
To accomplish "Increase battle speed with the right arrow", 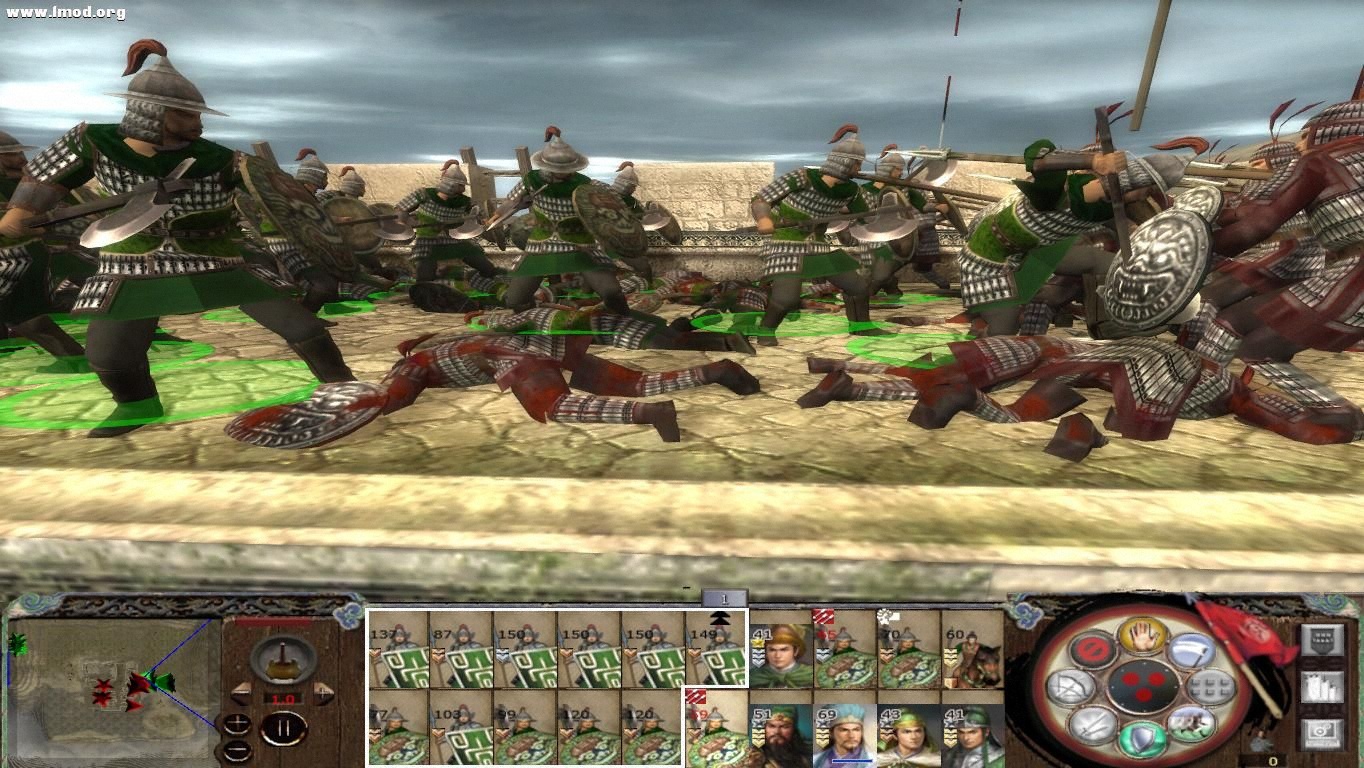I will coord(323,693).
